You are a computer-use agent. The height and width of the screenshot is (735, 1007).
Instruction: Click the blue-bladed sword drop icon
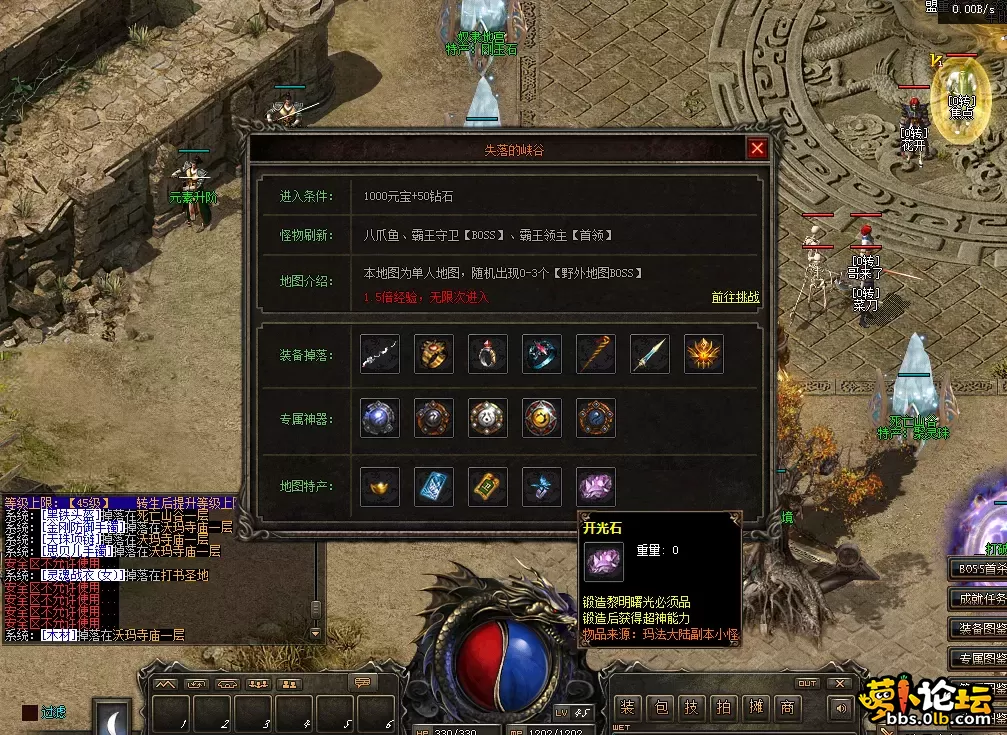650,354
